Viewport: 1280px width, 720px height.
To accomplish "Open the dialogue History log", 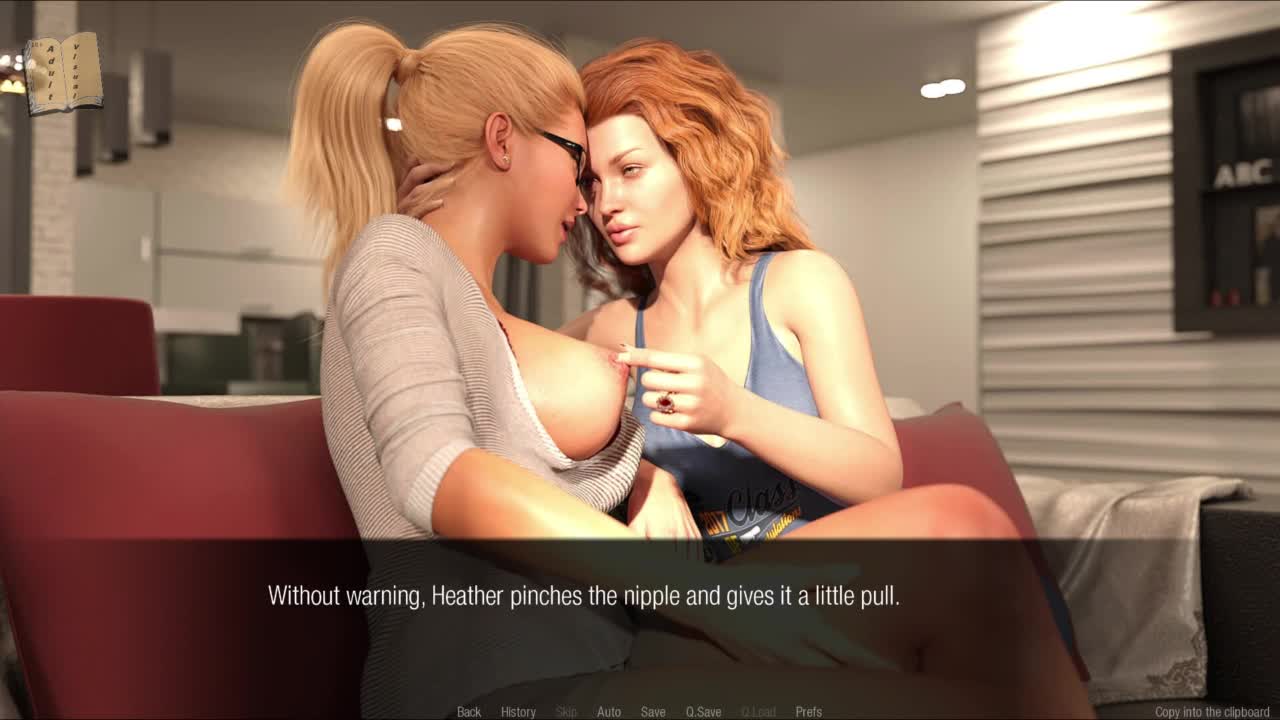I will click(x=518, y=712).
